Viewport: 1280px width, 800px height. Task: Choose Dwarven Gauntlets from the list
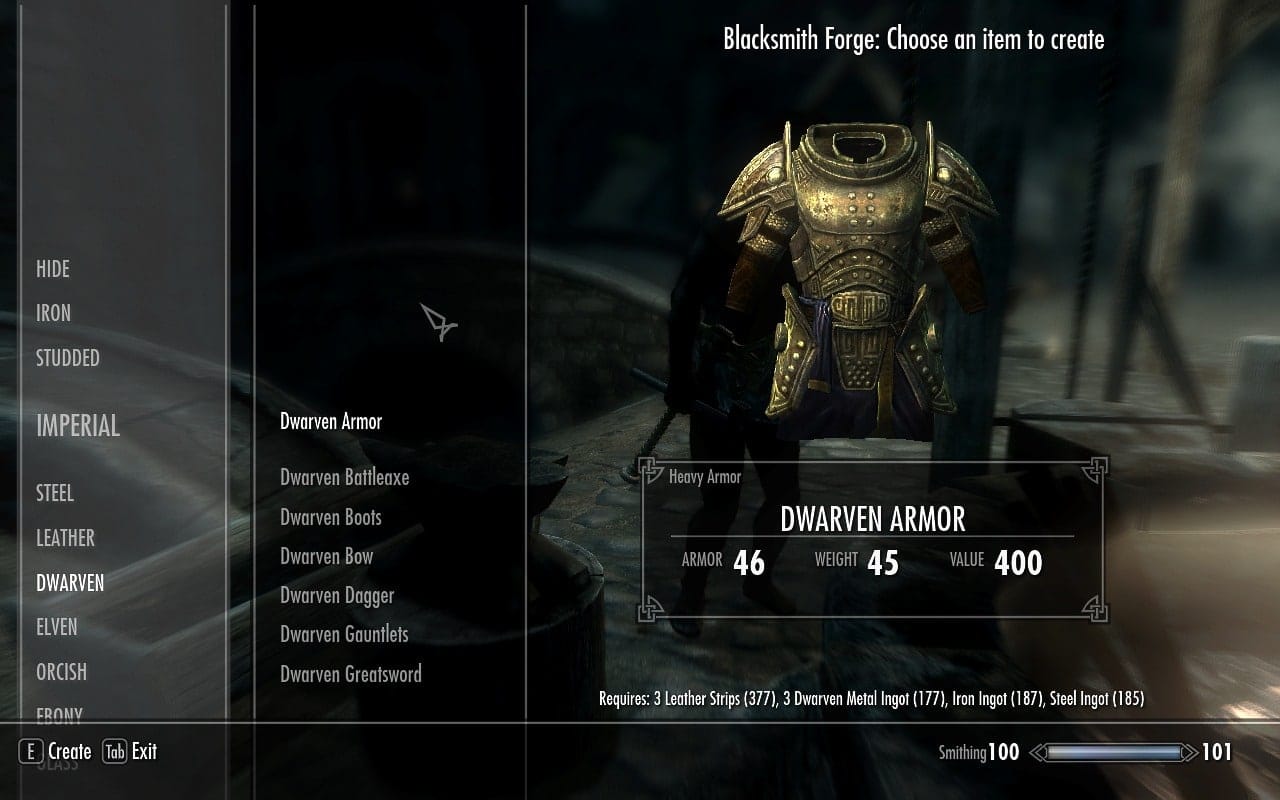(x=344, y=634)
